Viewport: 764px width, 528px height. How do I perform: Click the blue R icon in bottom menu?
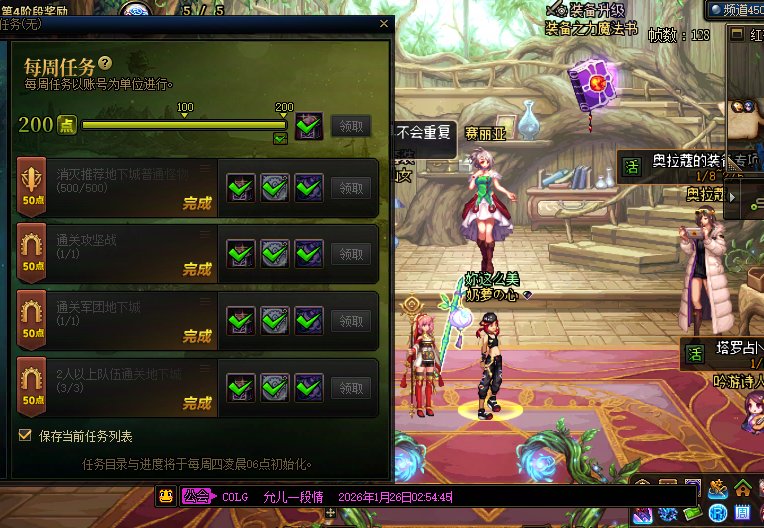pos(718,513)
